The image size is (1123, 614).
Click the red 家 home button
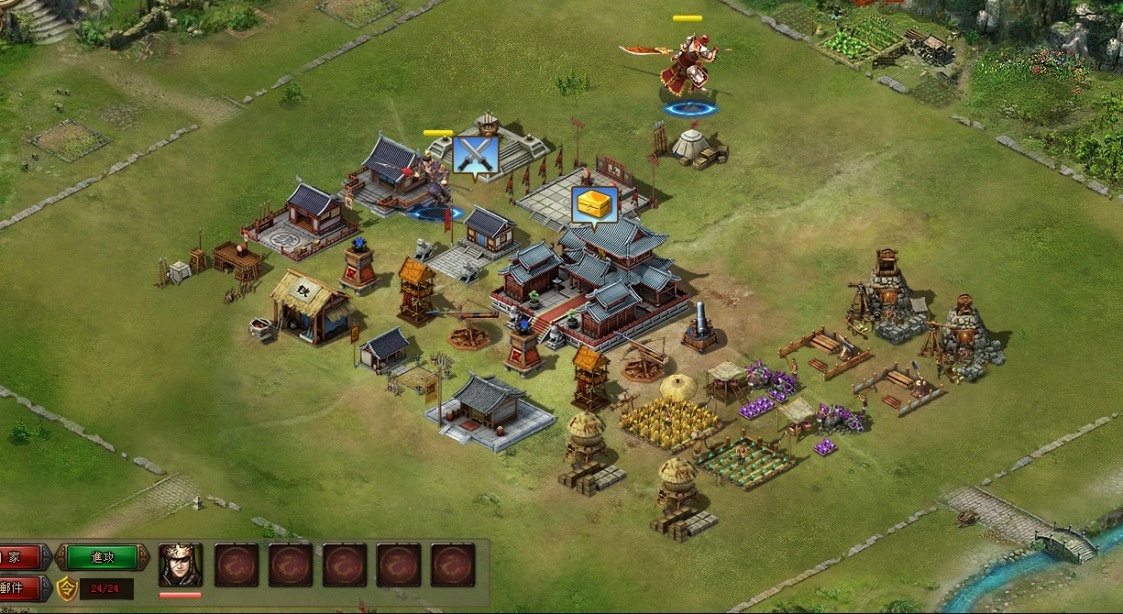(x=22, y=557)
